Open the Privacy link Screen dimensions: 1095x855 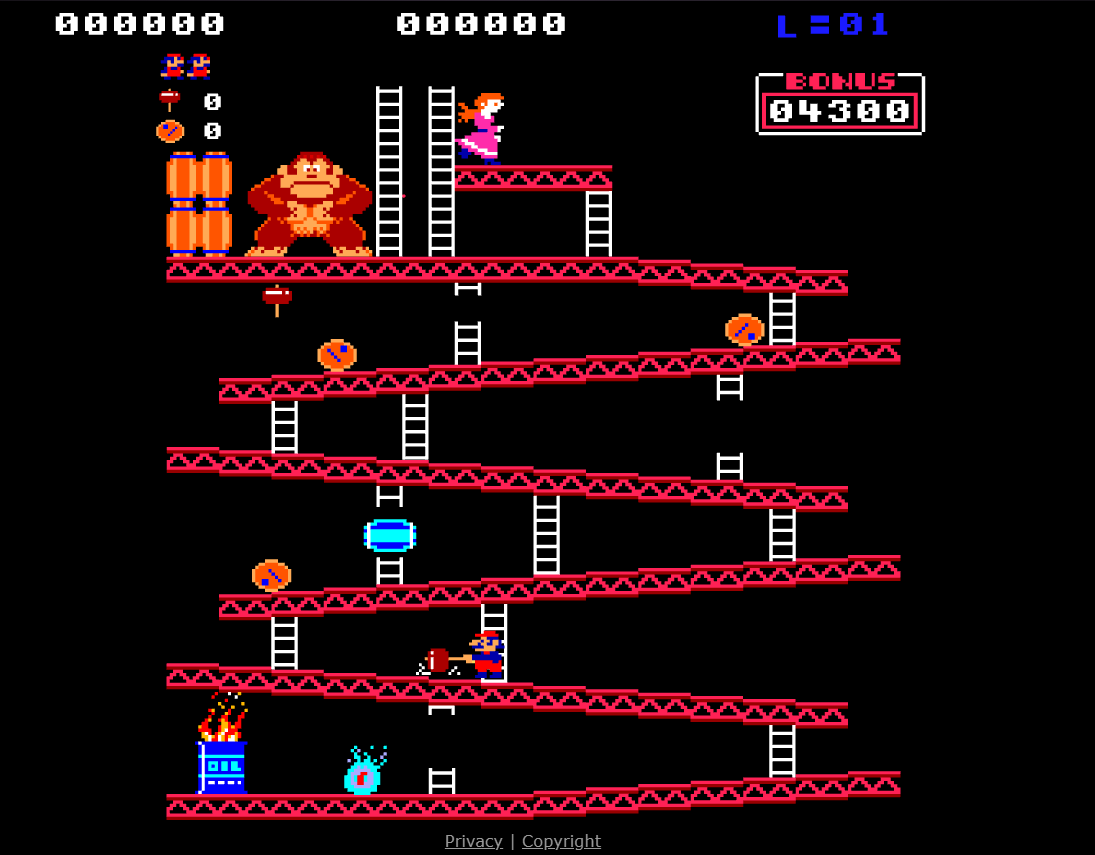[473, 841]
